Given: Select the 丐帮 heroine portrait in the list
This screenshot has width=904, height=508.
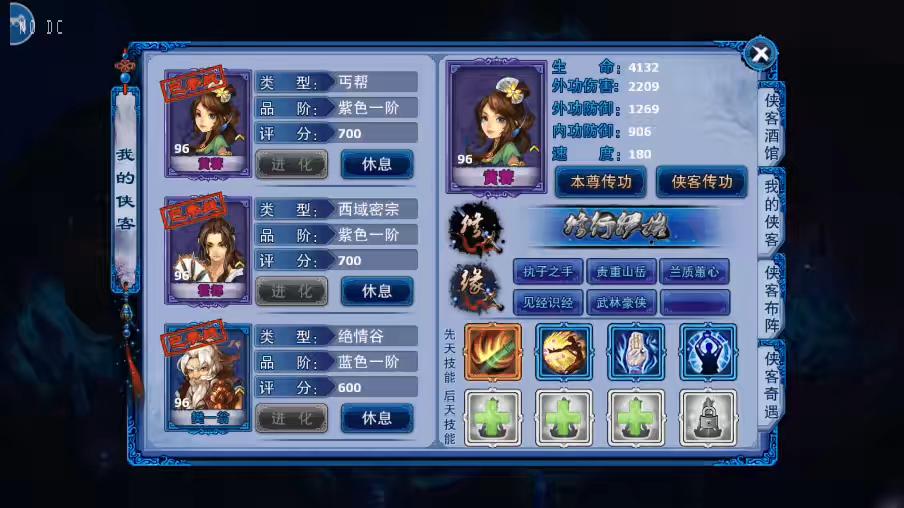Looking at the screenshot, I should (209, 121).
